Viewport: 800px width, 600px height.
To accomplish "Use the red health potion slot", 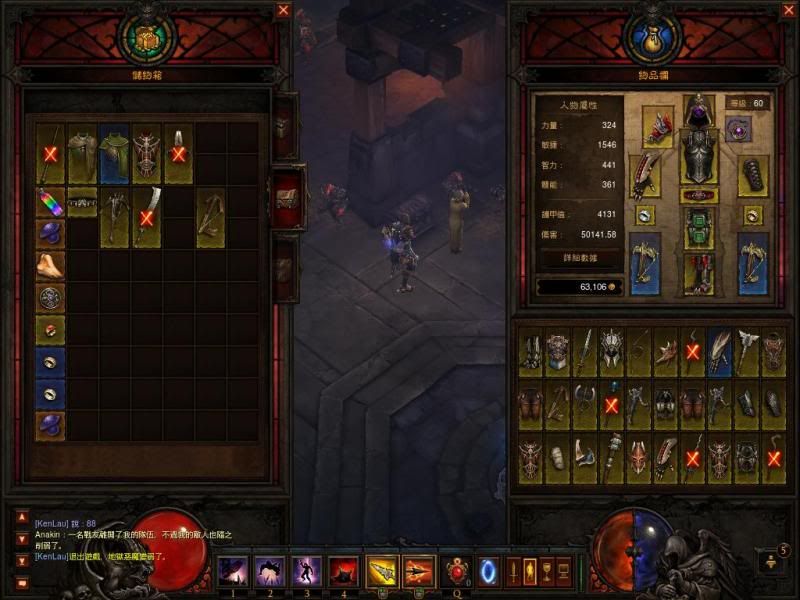I will coord(459,572).
